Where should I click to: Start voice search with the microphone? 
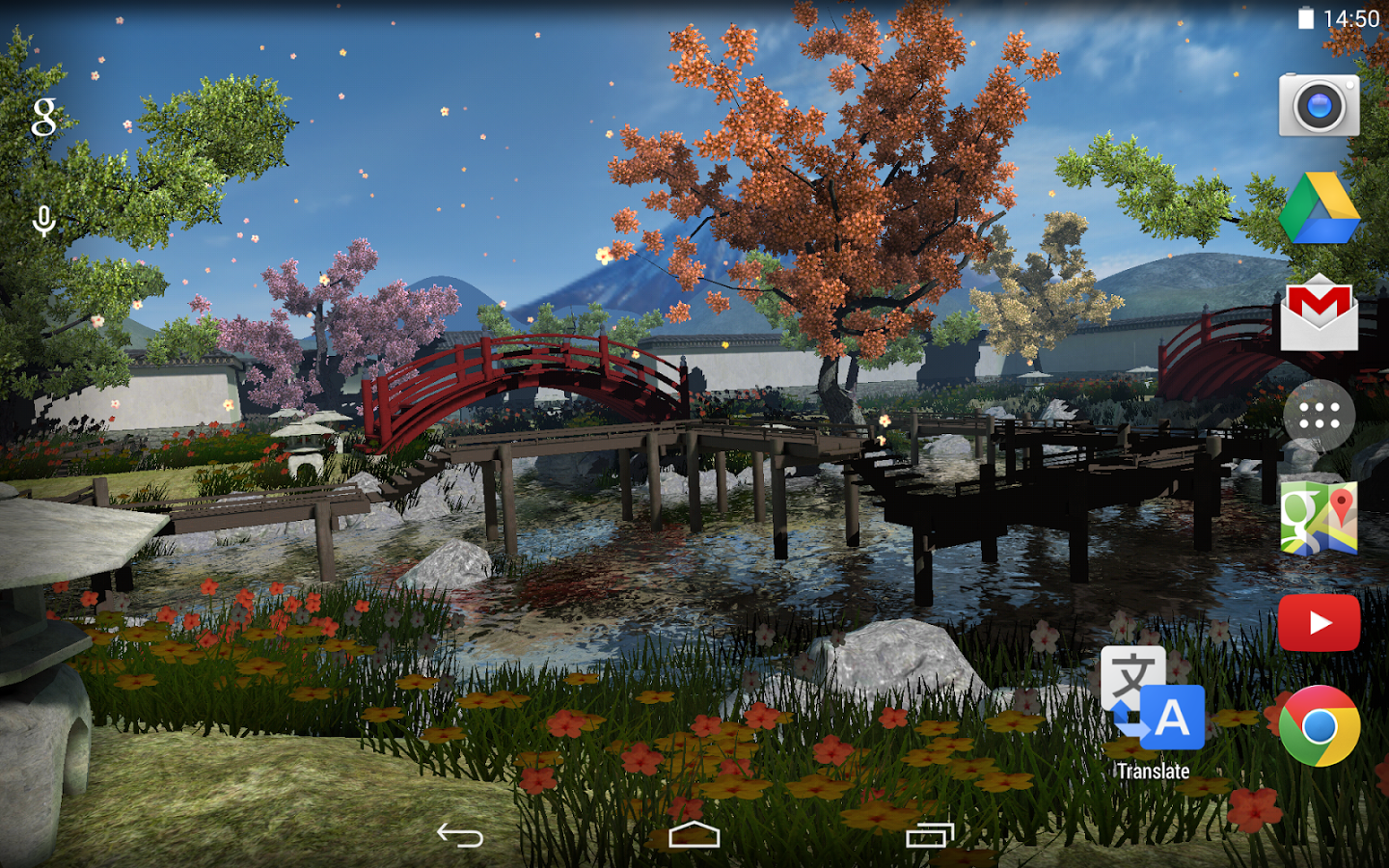click(43, 222)
